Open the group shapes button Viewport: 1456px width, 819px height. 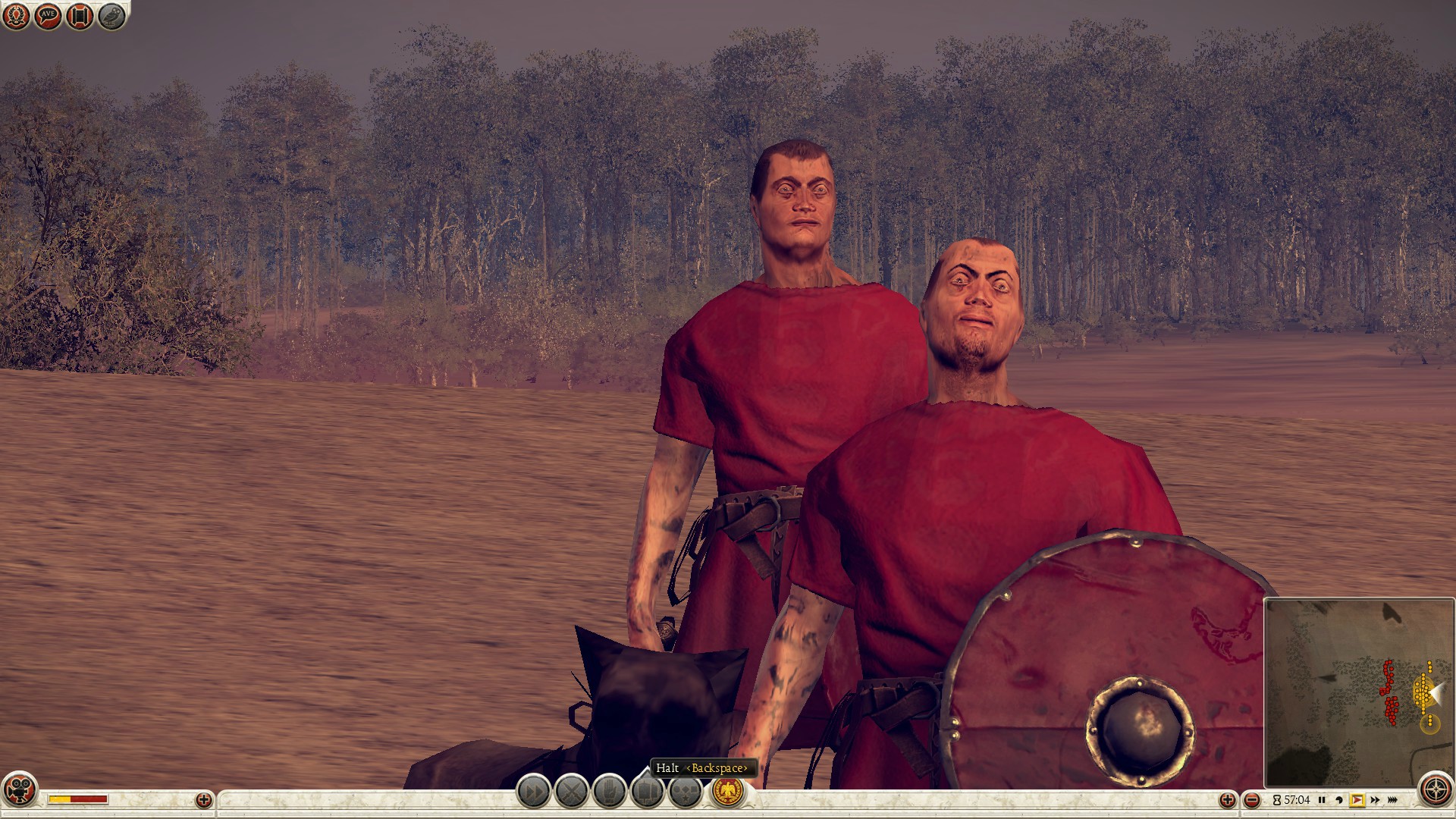[685, 792]
